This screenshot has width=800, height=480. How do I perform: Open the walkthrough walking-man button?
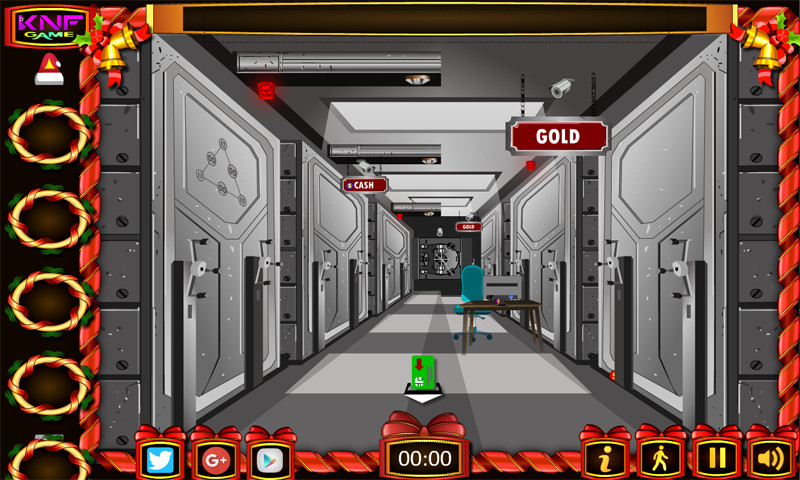[660, 458]
